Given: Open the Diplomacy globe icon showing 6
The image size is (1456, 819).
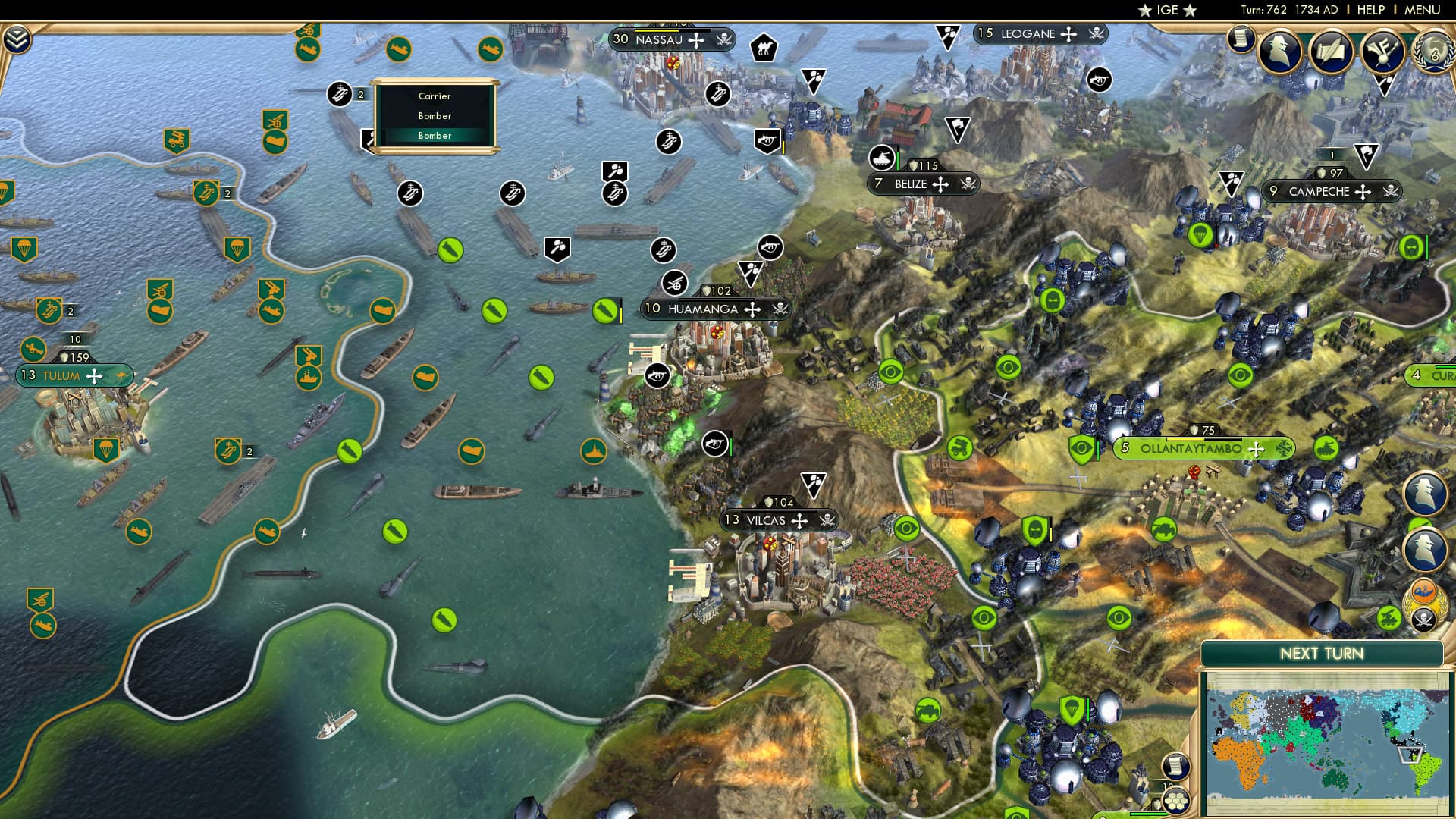Looking at the screenshot, I should click(1433, 53).
